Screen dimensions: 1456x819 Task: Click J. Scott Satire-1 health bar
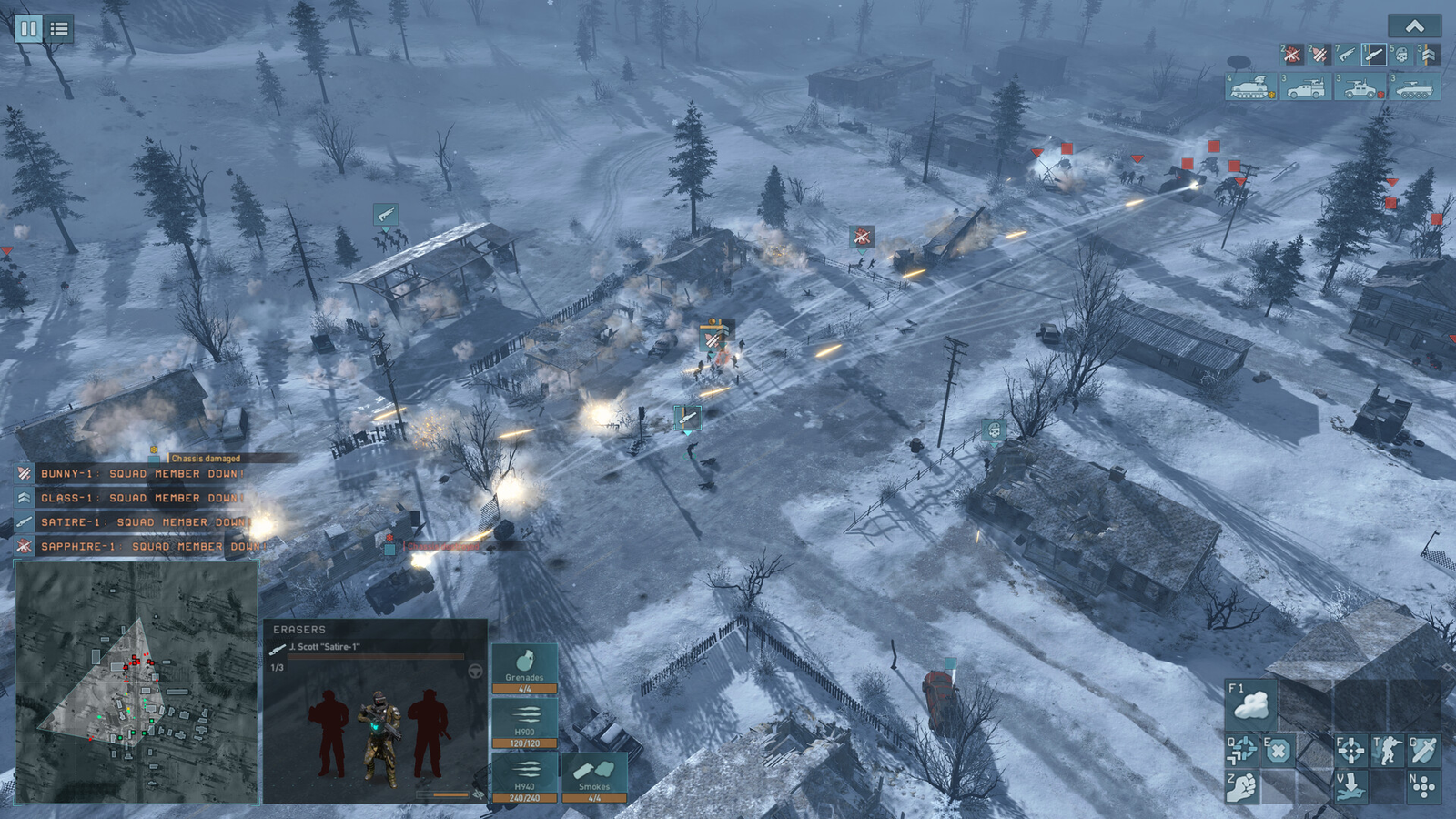[376, 656]
